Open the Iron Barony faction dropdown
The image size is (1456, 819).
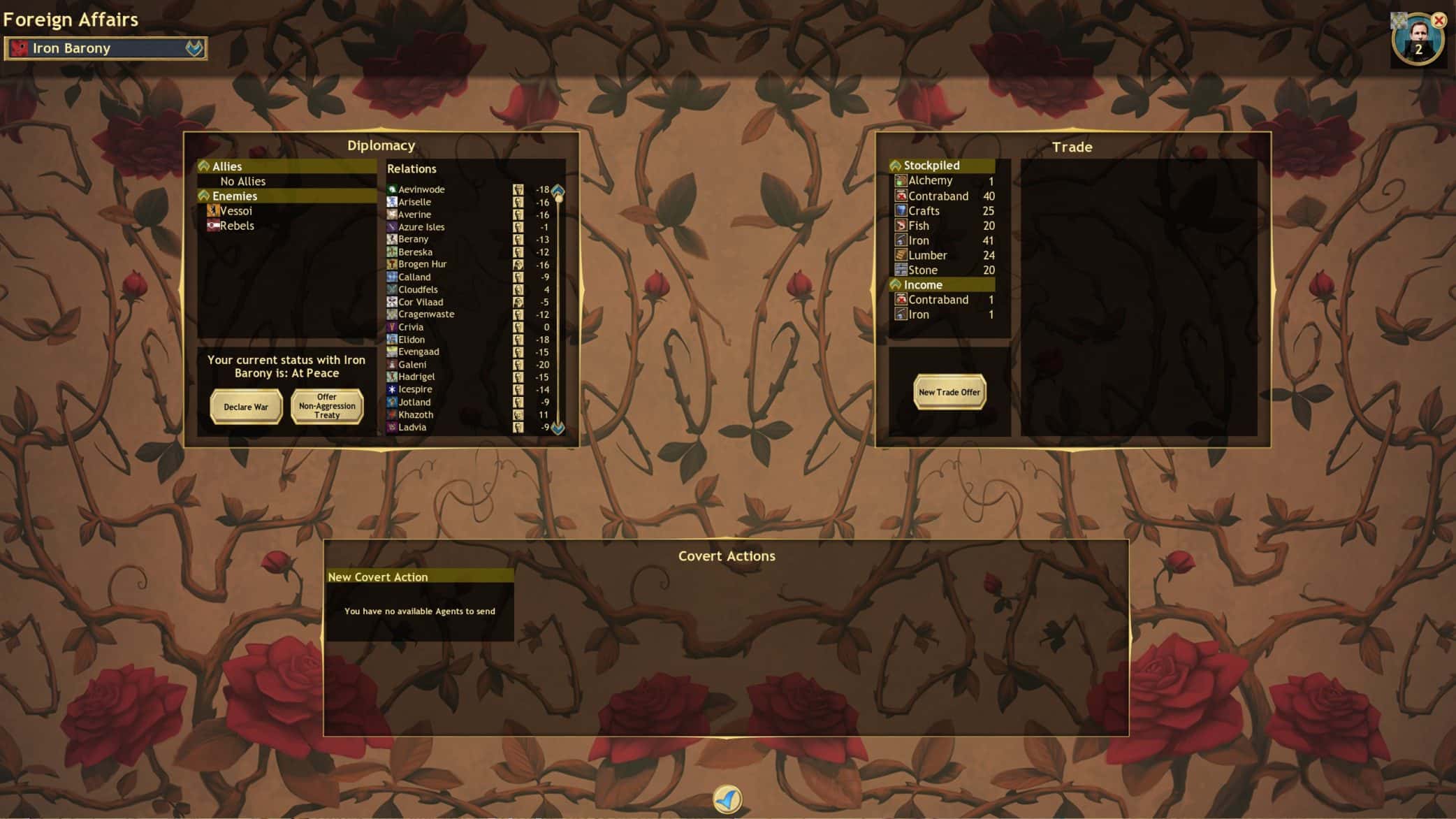(x=194, y=48)
